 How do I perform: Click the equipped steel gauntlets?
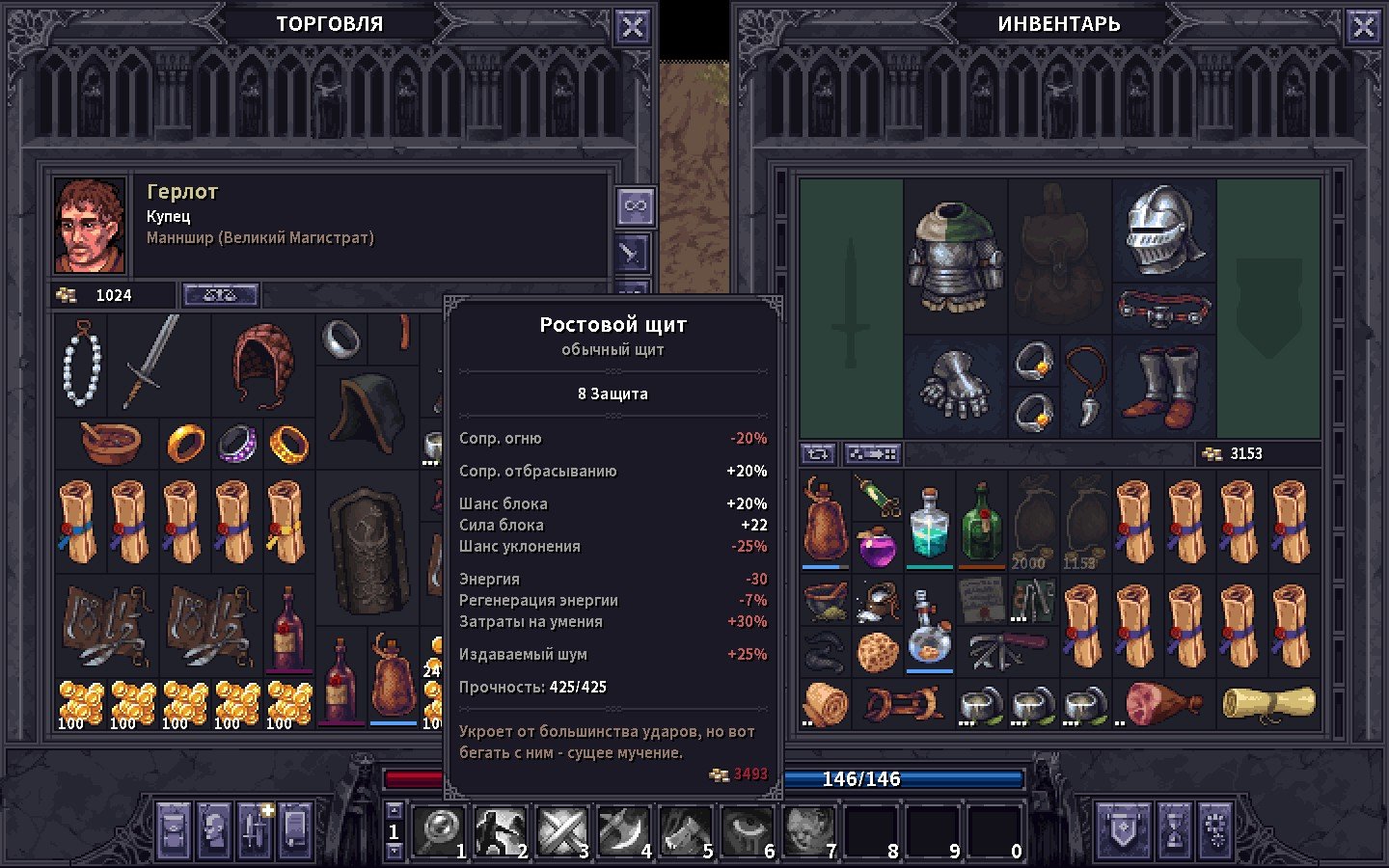(x=955, y=386)
